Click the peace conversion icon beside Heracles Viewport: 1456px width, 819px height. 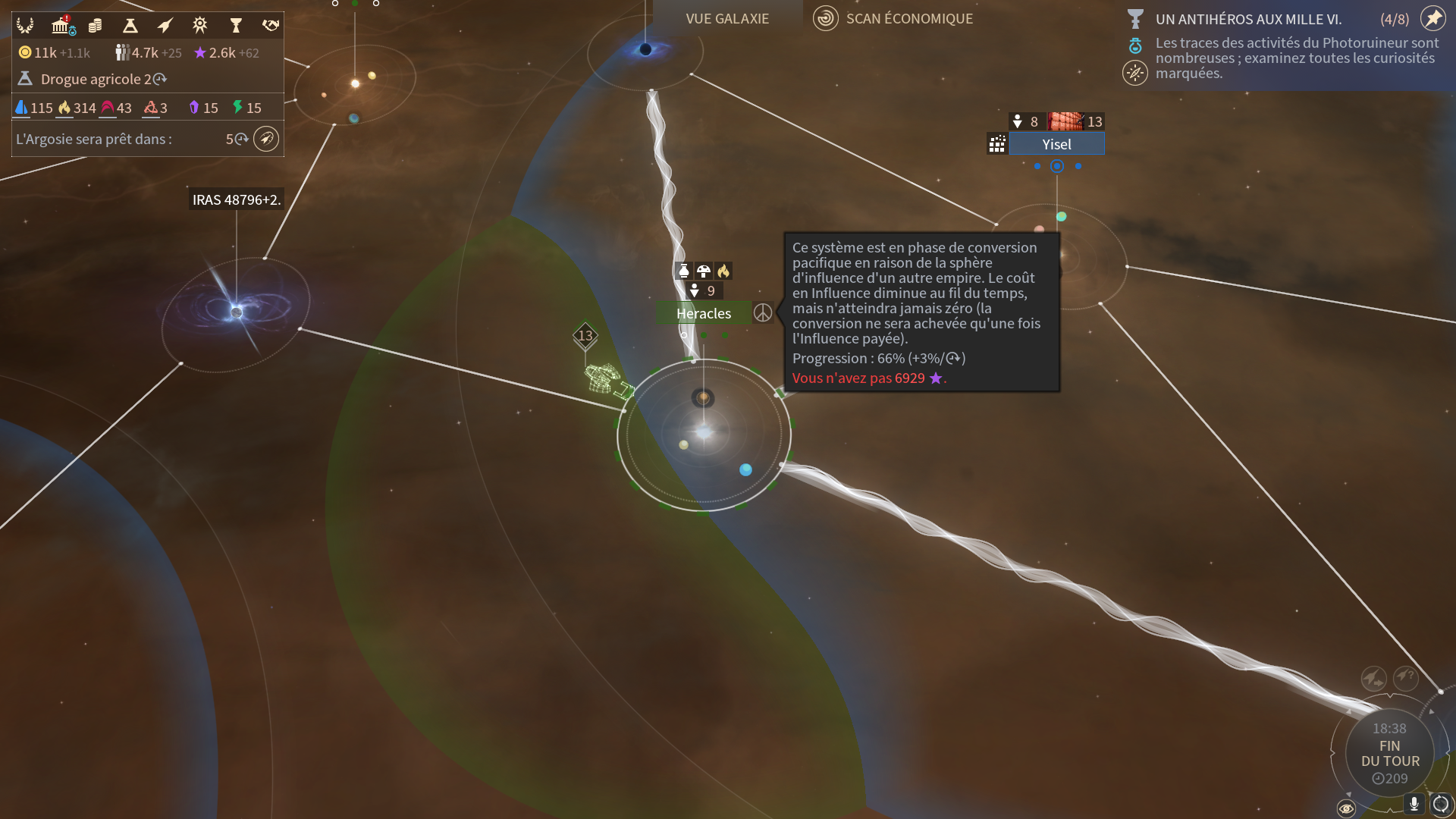pyautogui.click(x=763, y=312)
